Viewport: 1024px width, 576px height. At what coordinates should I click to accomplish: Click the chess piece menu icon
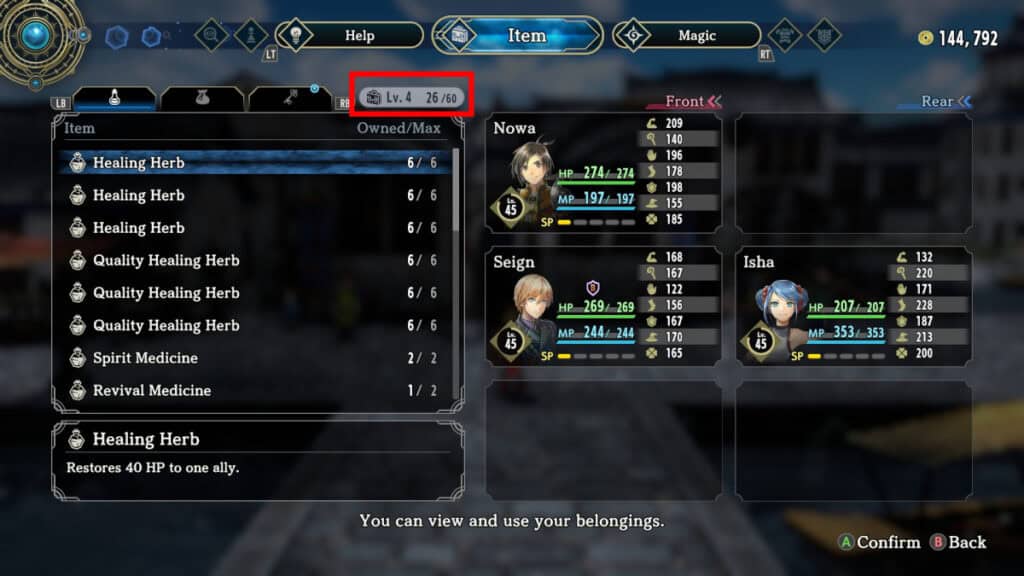(251, 36)
